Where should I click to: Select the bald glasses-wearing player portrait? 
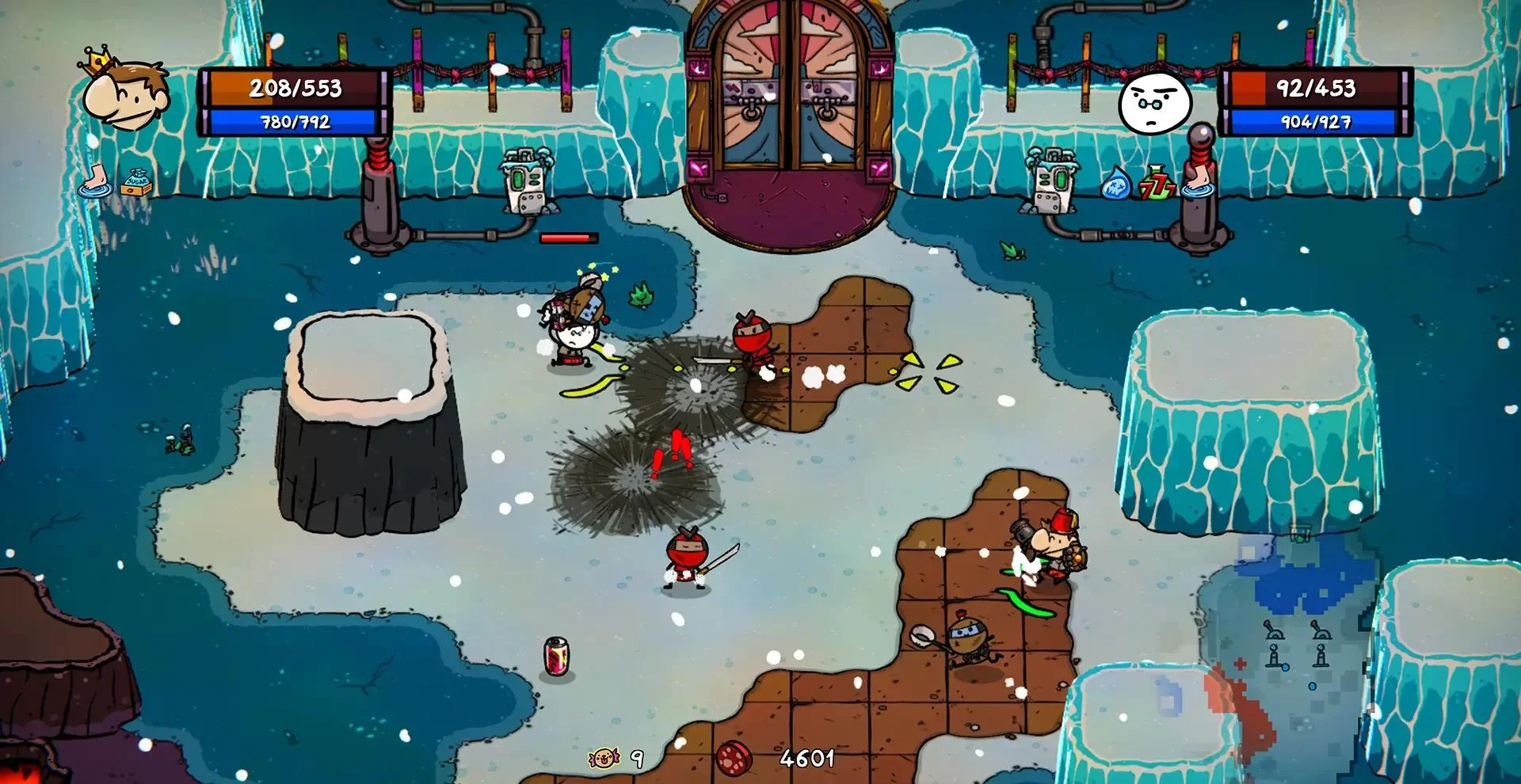[x=1154, y=103]
